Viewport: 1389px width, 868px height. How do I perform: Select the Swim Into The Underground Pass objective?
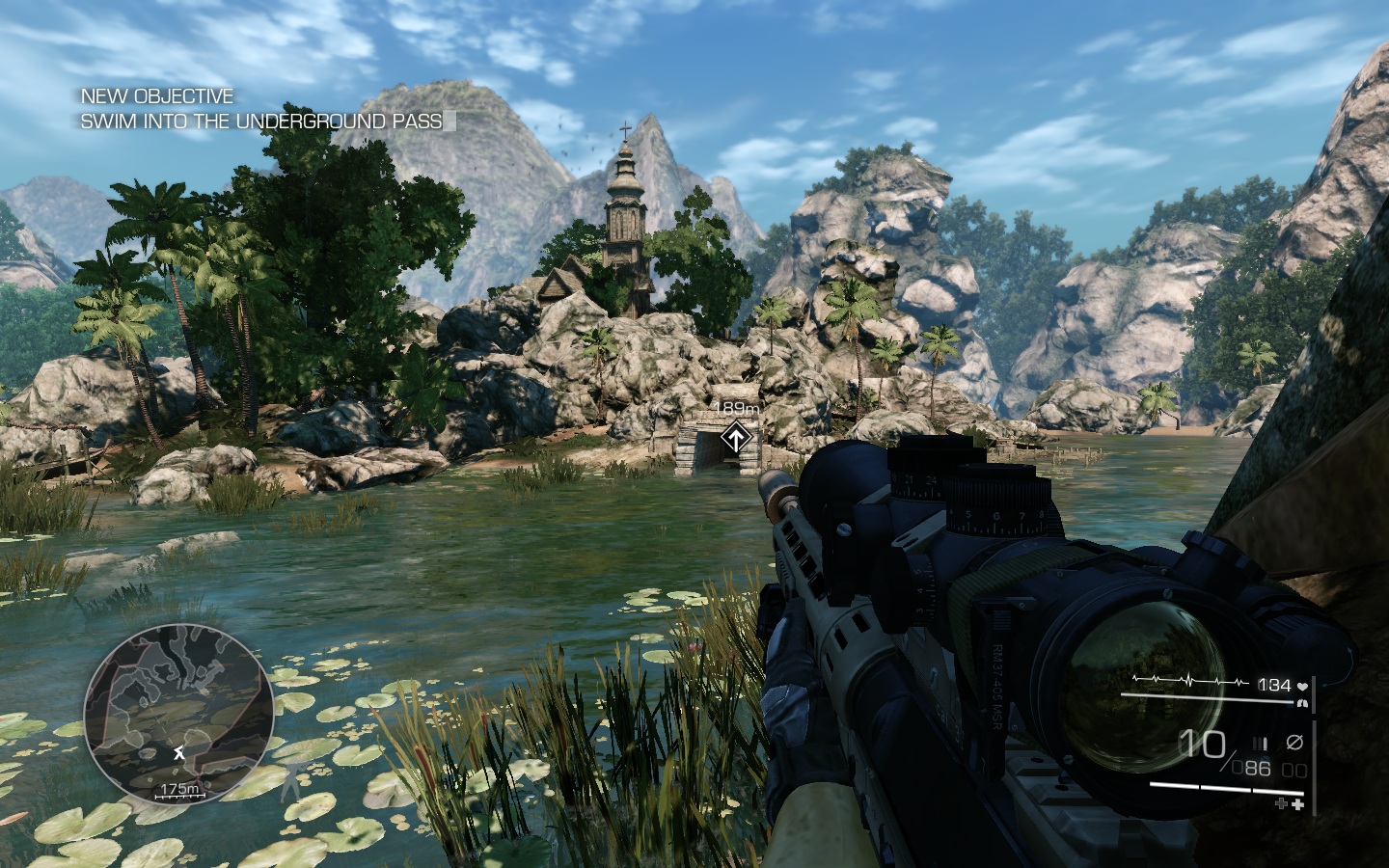tap(261, 122)
